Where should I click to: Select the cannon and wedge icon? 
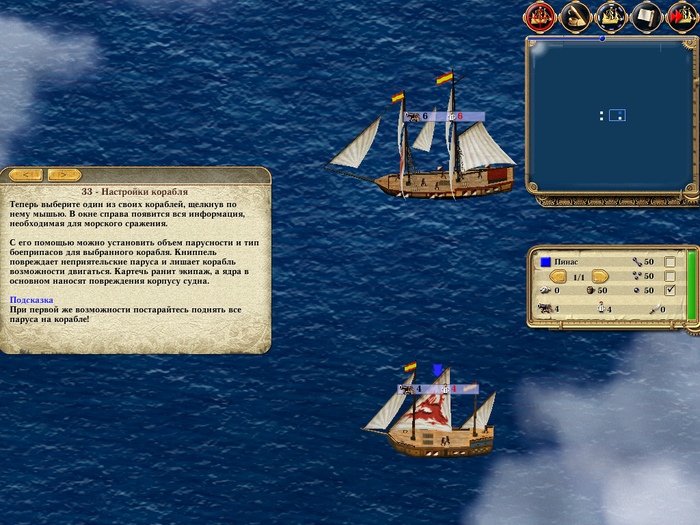(x=574, y=15)
